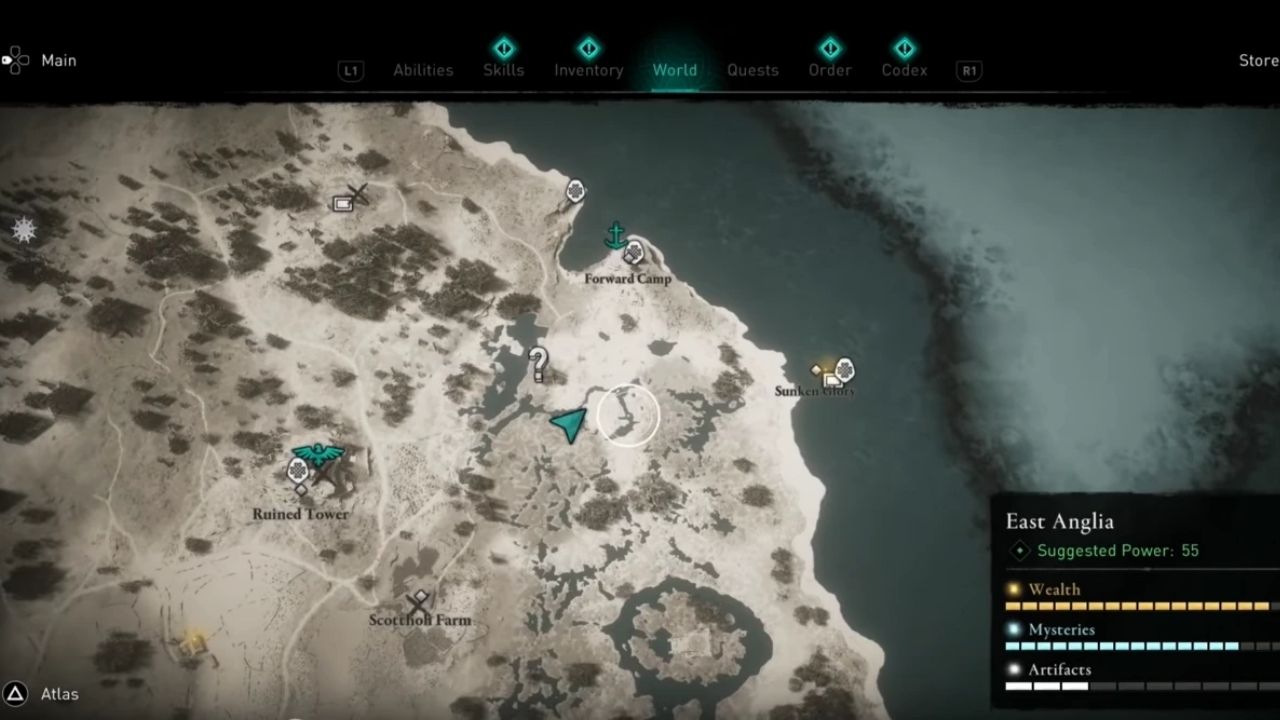1280x720 pixels.
Task: Choose the Scottholl Farm crossed-axes marker
Action: [419, 603]
